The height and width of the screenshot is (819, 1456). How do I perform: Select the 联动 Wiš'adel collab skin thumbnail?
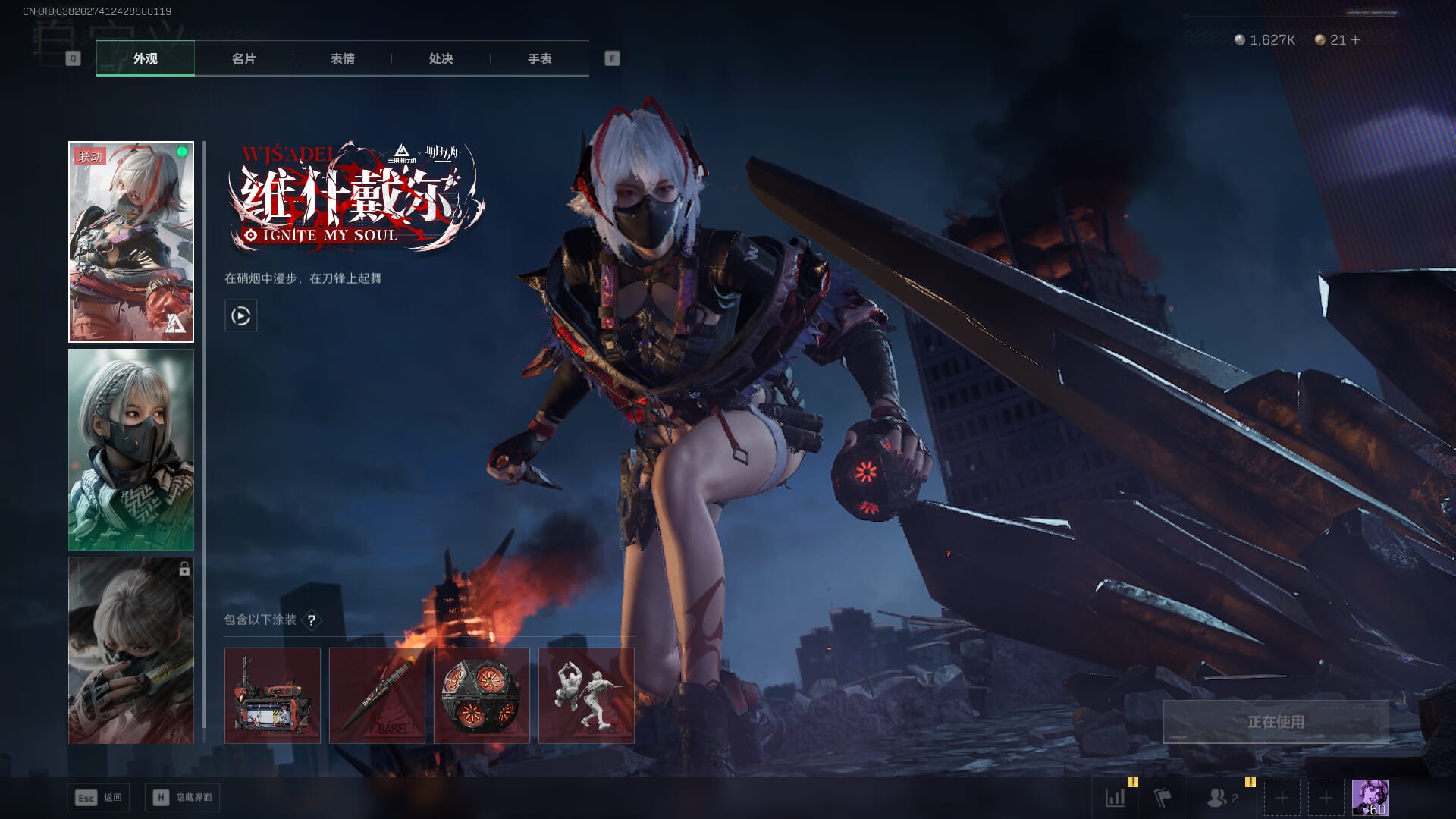pos(131,241)
